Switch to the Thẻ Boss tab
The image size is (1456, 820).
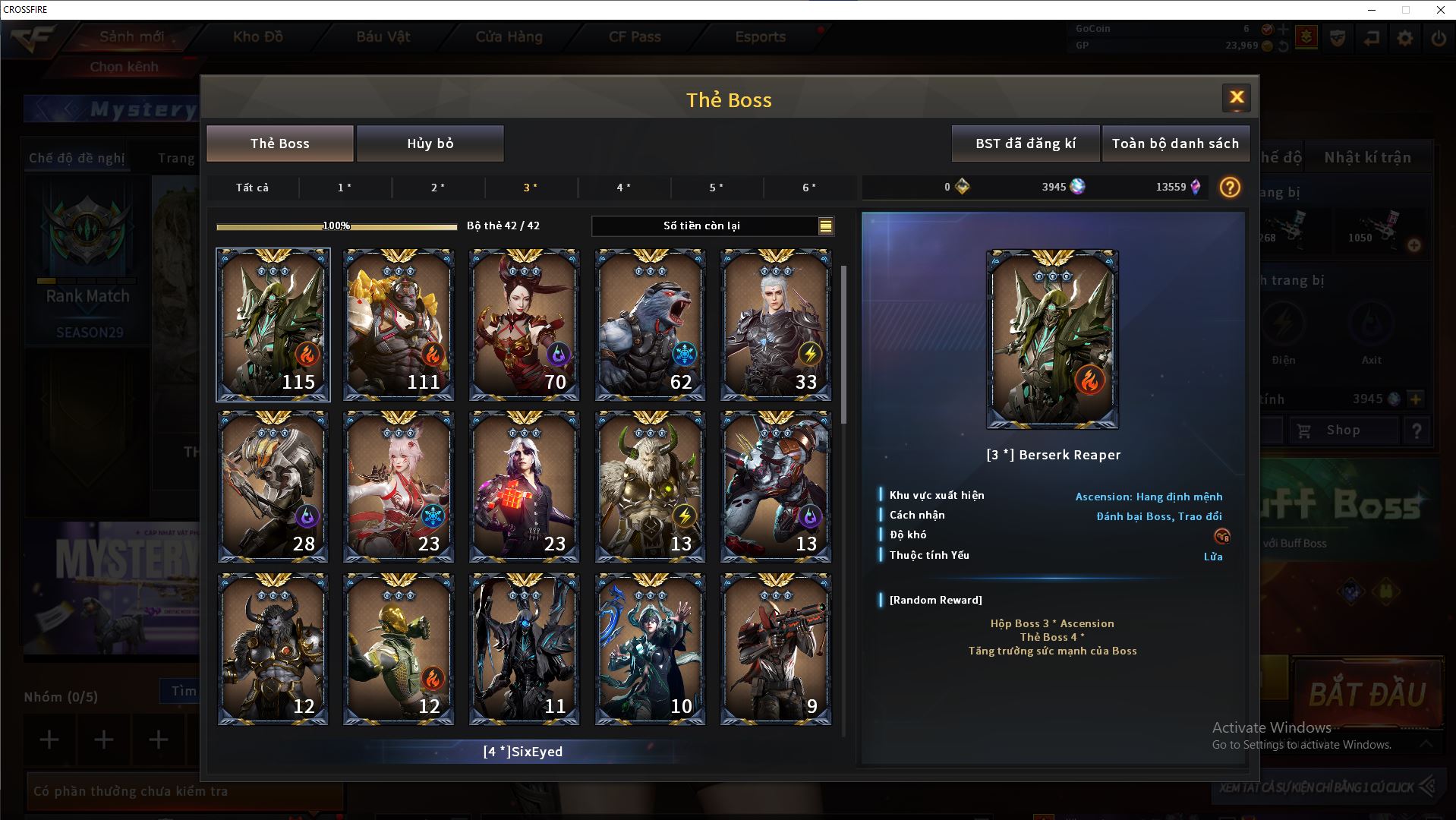pos(280,143)
